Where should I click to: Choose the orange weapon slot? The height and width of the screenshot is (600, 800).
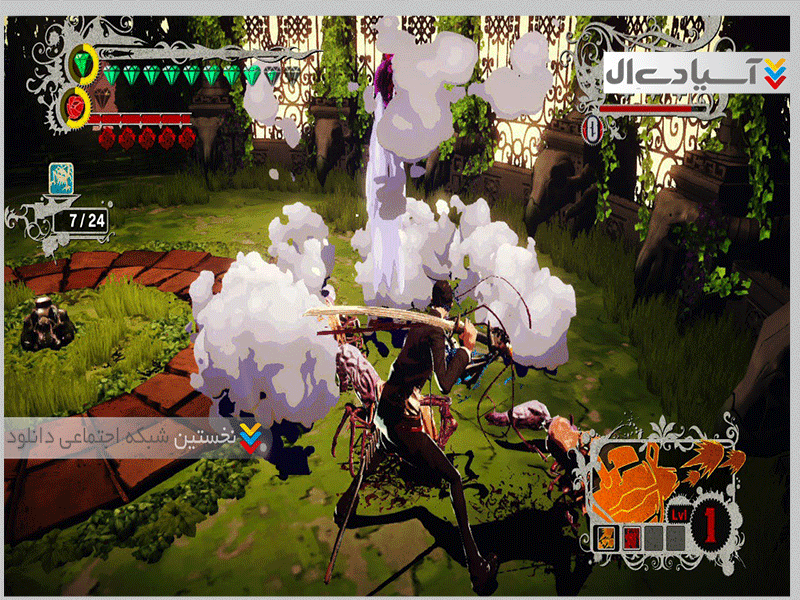pyautogui.click(x=608, y=537)
